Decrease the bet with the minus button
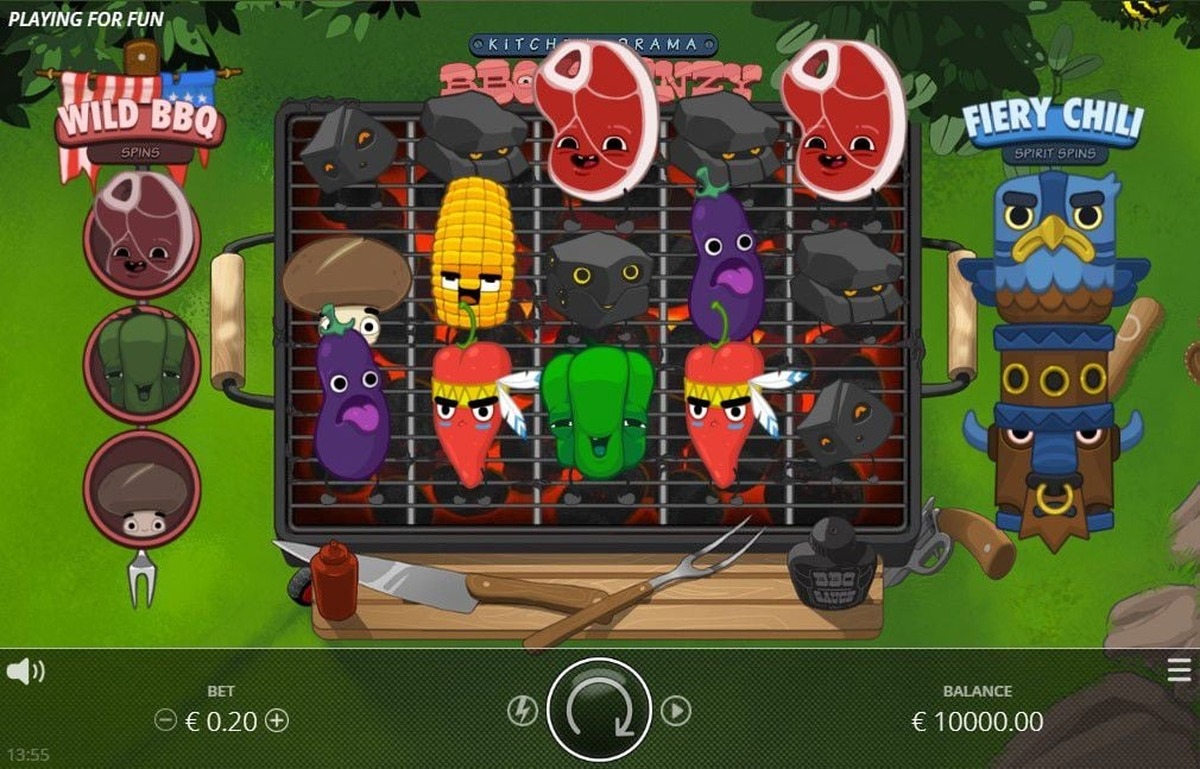The height and width of the screenshot is (769, 1200). tap(166, 720)
